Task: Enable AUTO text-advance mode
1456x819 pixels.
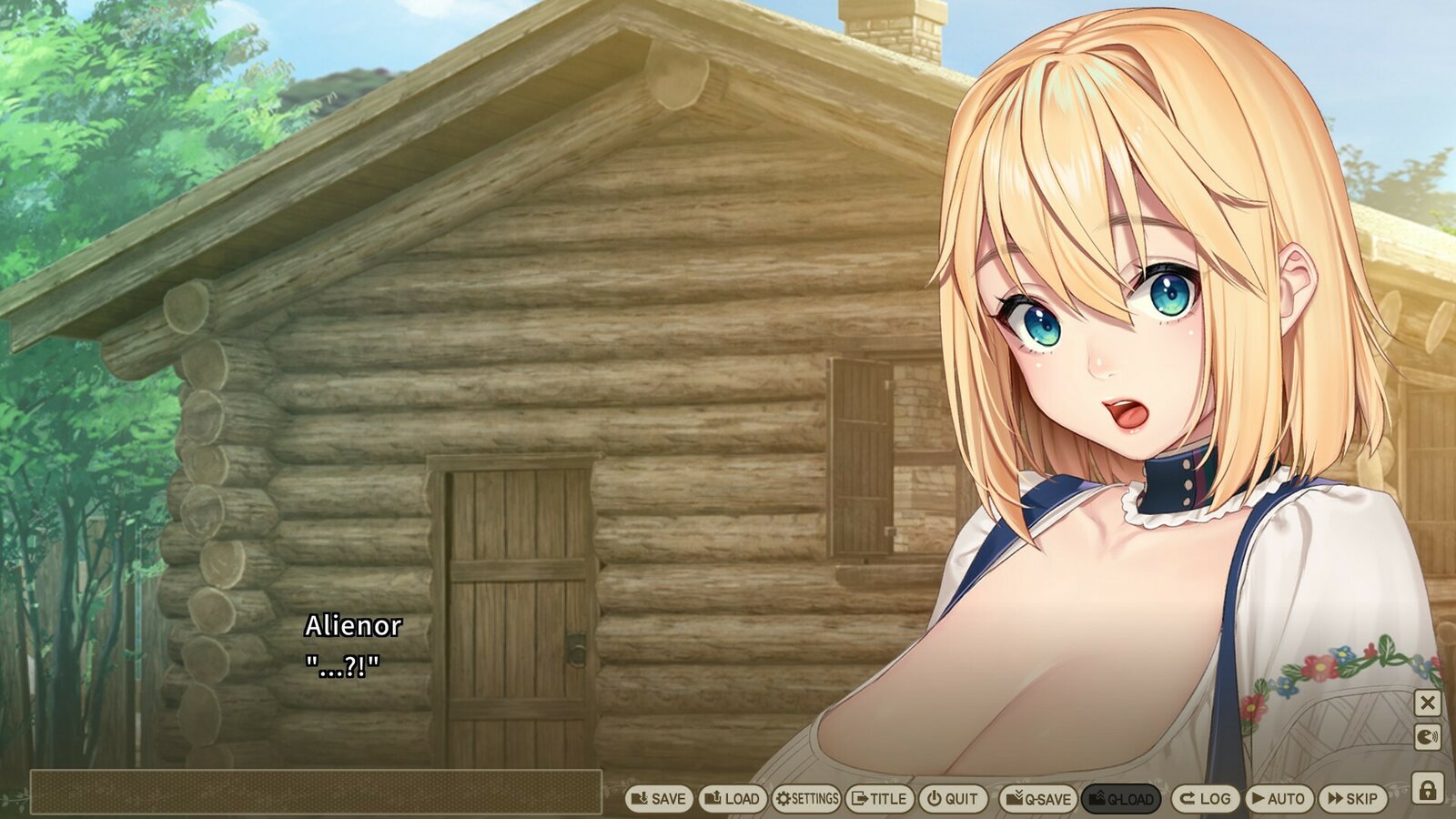Action: click(x=1278, y=798)
